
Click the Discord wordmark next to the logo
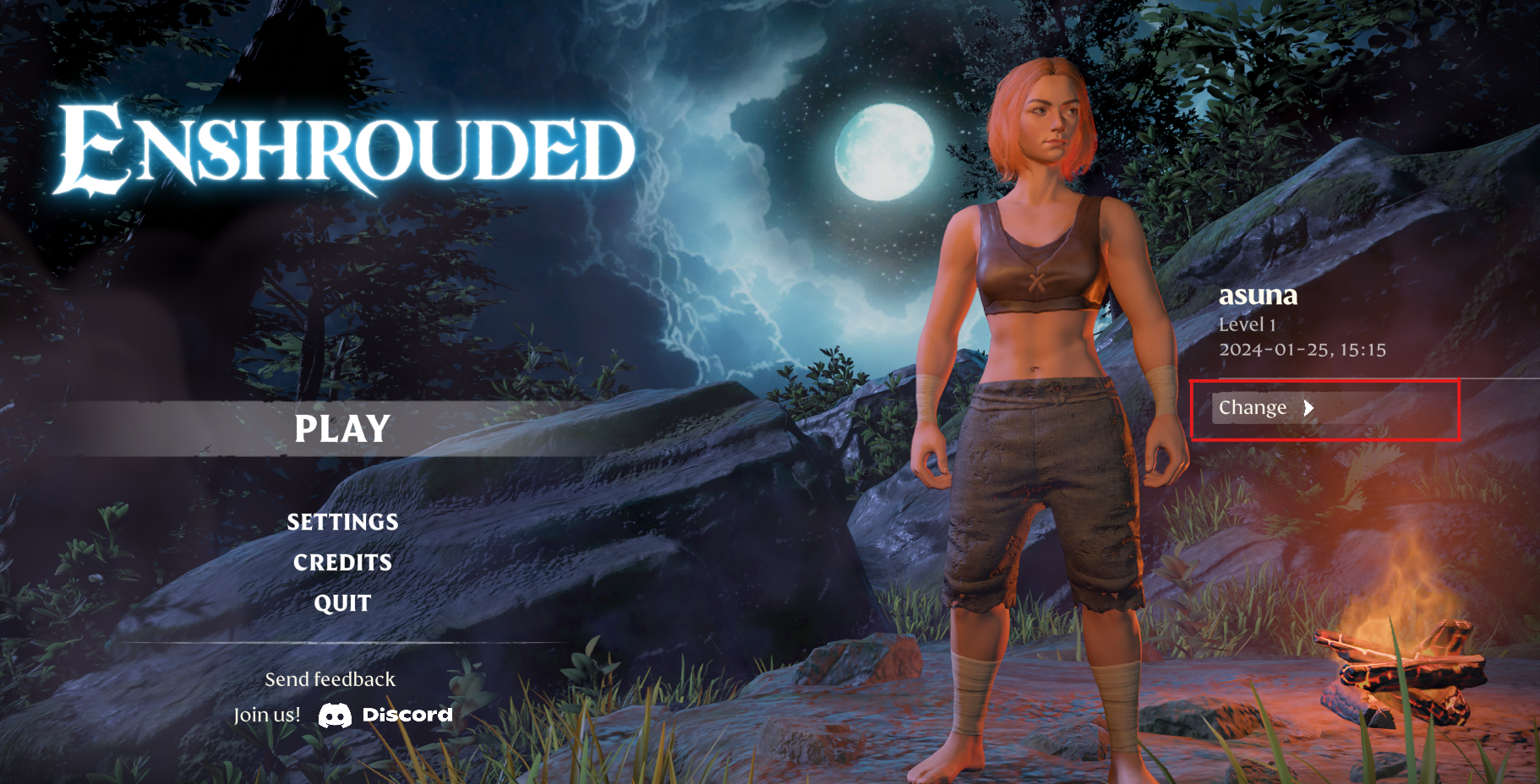[x=406, y=714]
